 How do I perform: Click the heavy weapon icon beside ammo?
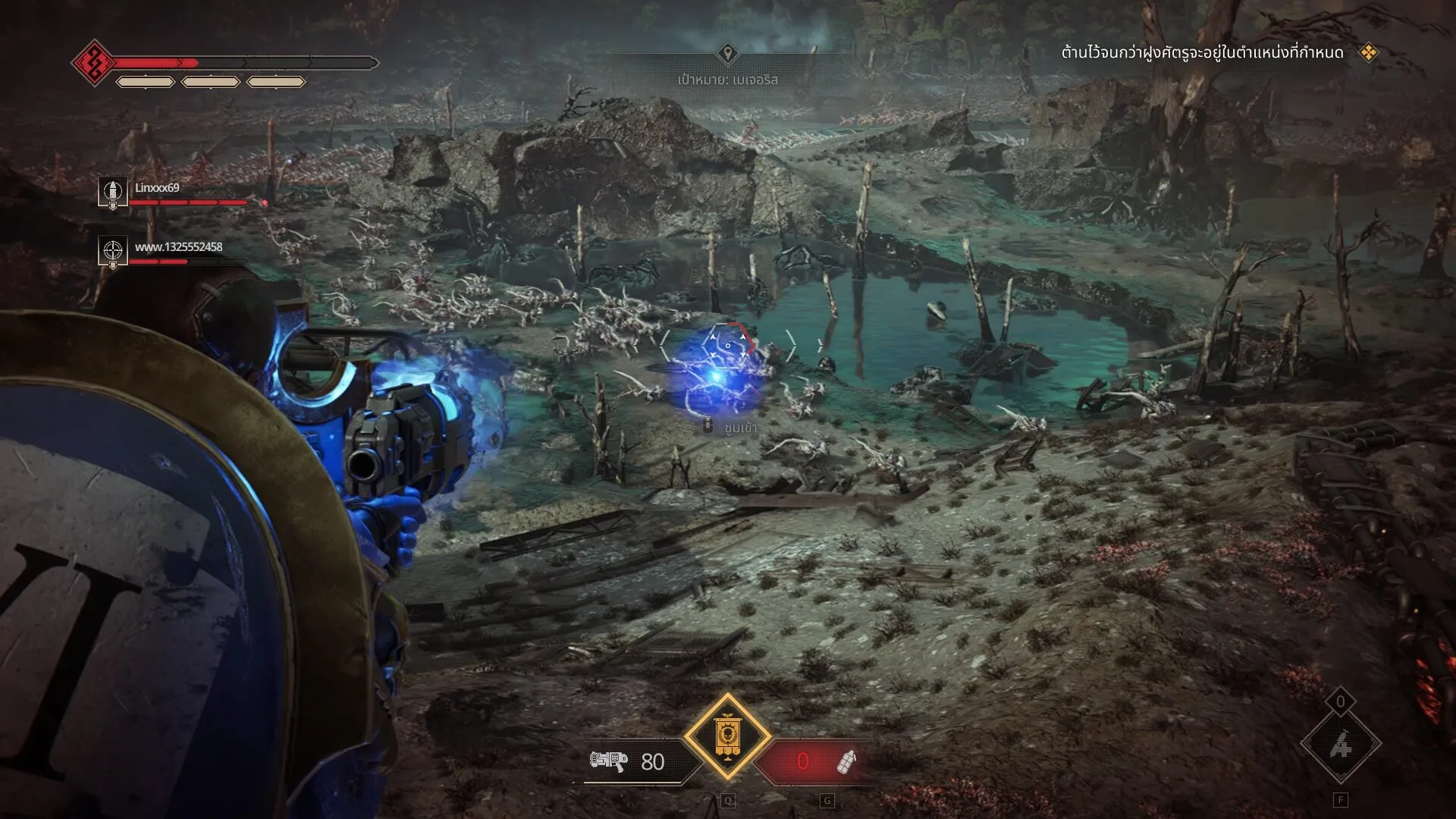tap(608, 761)
